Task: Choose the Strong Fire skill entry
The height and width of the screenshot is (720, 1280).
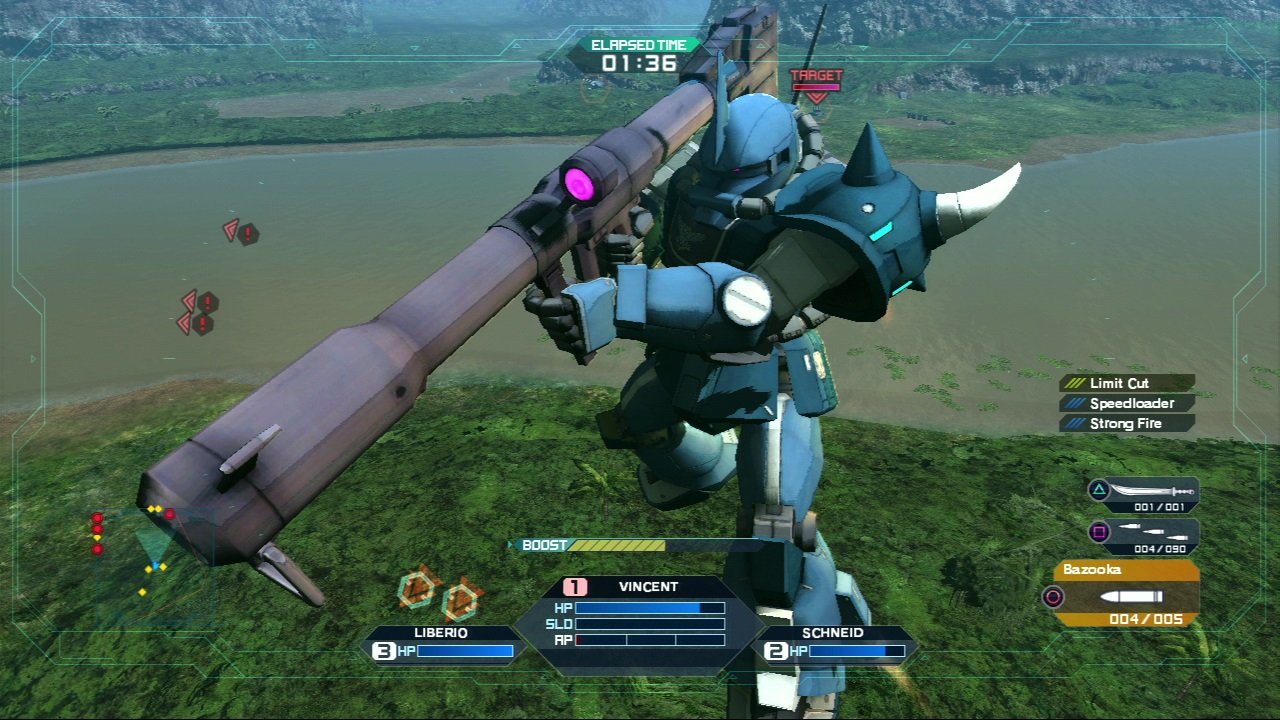Action: click(1127, 423)
